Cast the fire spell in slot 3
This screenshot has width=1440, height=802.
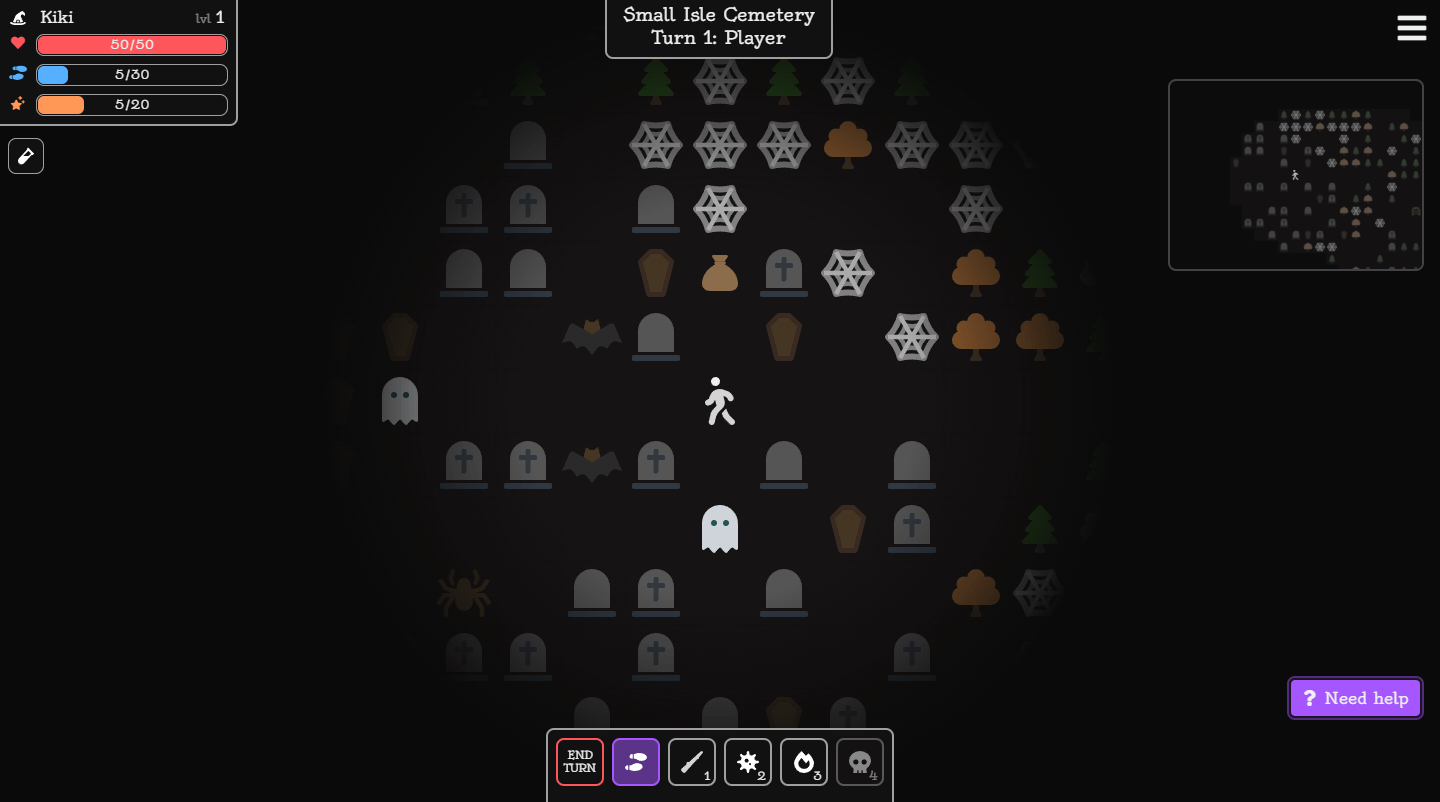pyautogui.click(x=804, y=762)
